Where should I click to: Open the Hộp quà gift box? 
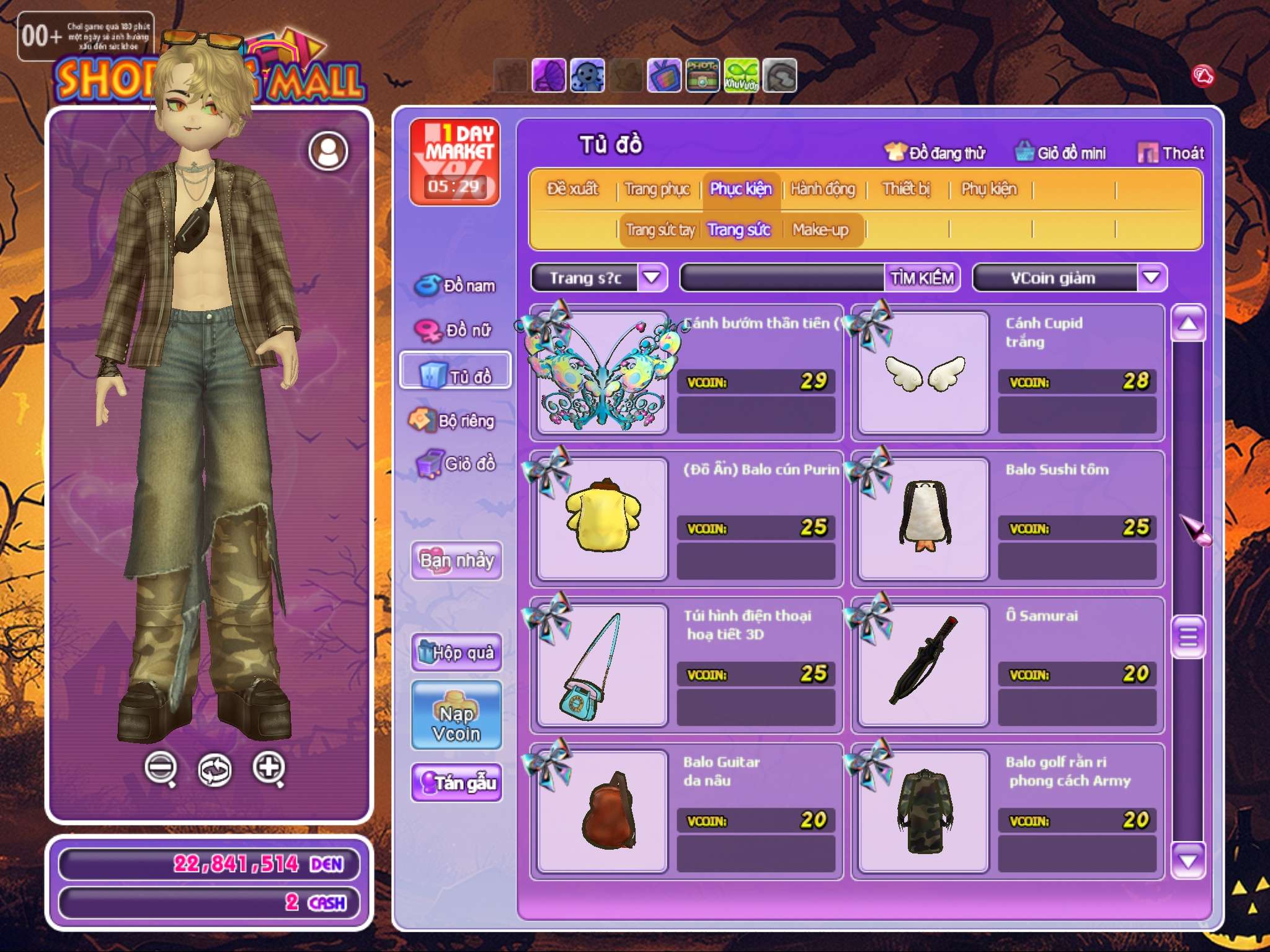pyautogui.click(x=456, y=652)
